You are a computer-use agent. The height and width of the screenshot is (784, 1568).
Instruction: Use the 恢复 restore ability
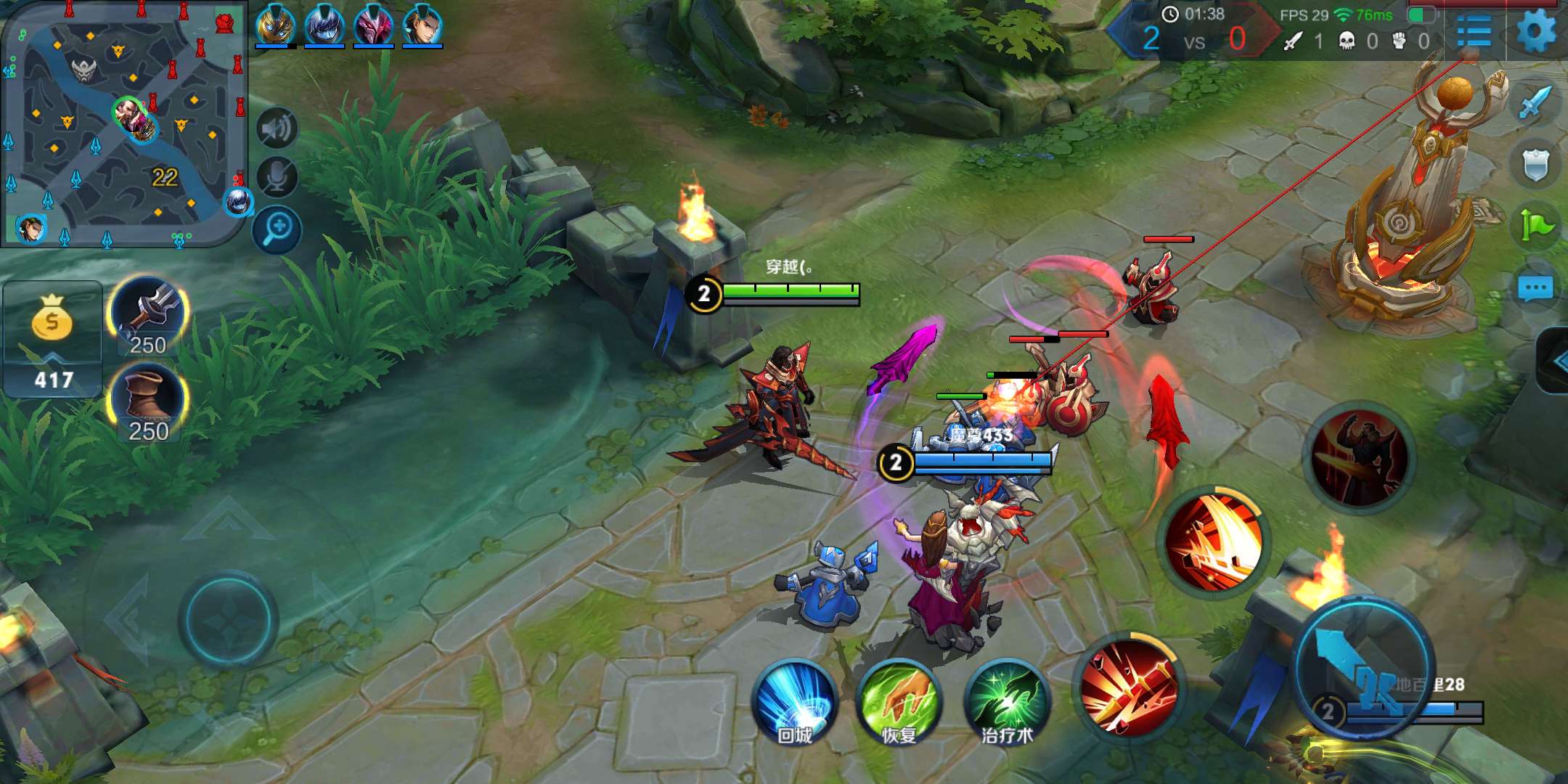[x=899, y=702]
